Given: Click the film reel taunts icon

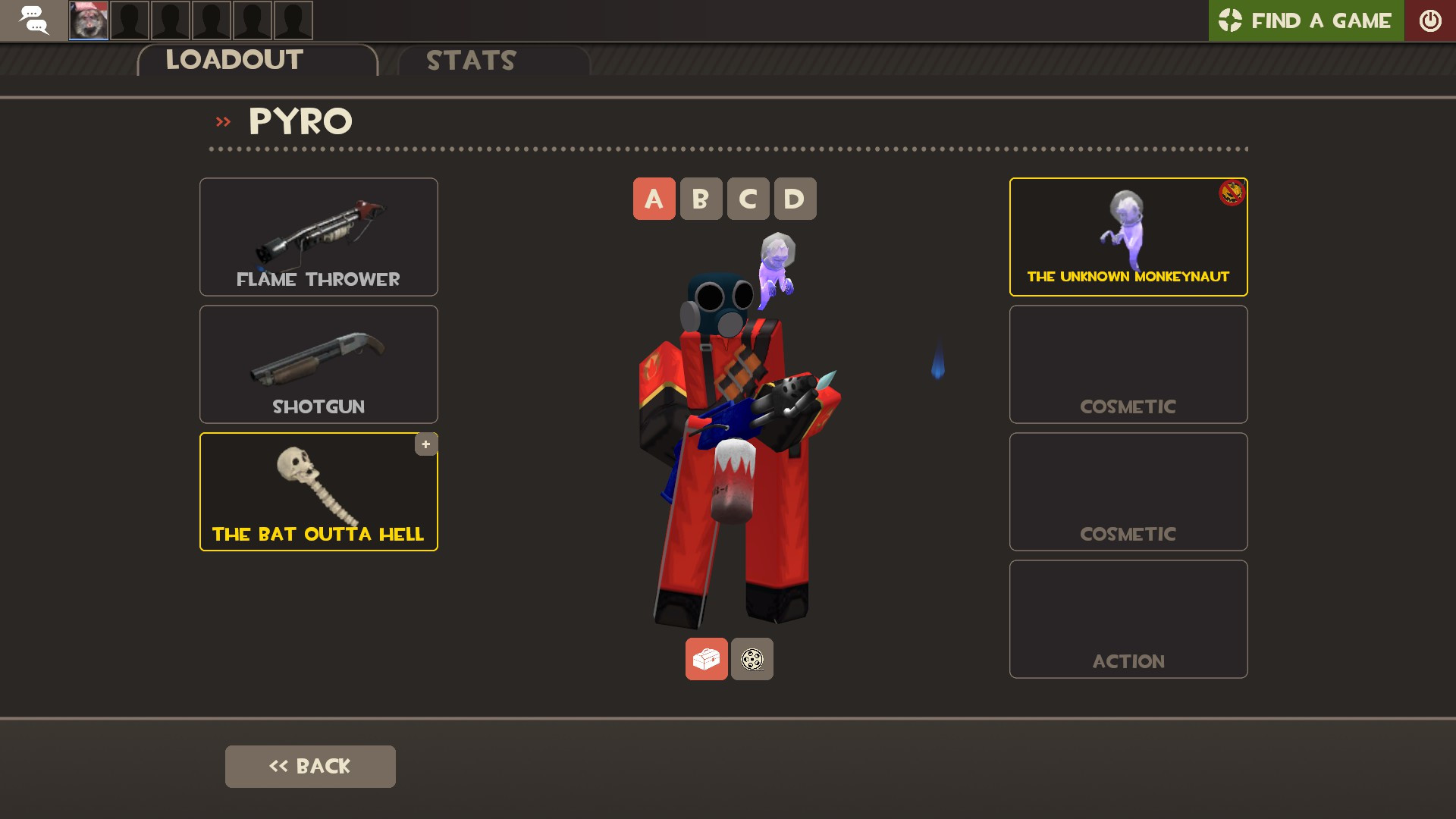Looking at the screenshot, I should pos(752,659).
